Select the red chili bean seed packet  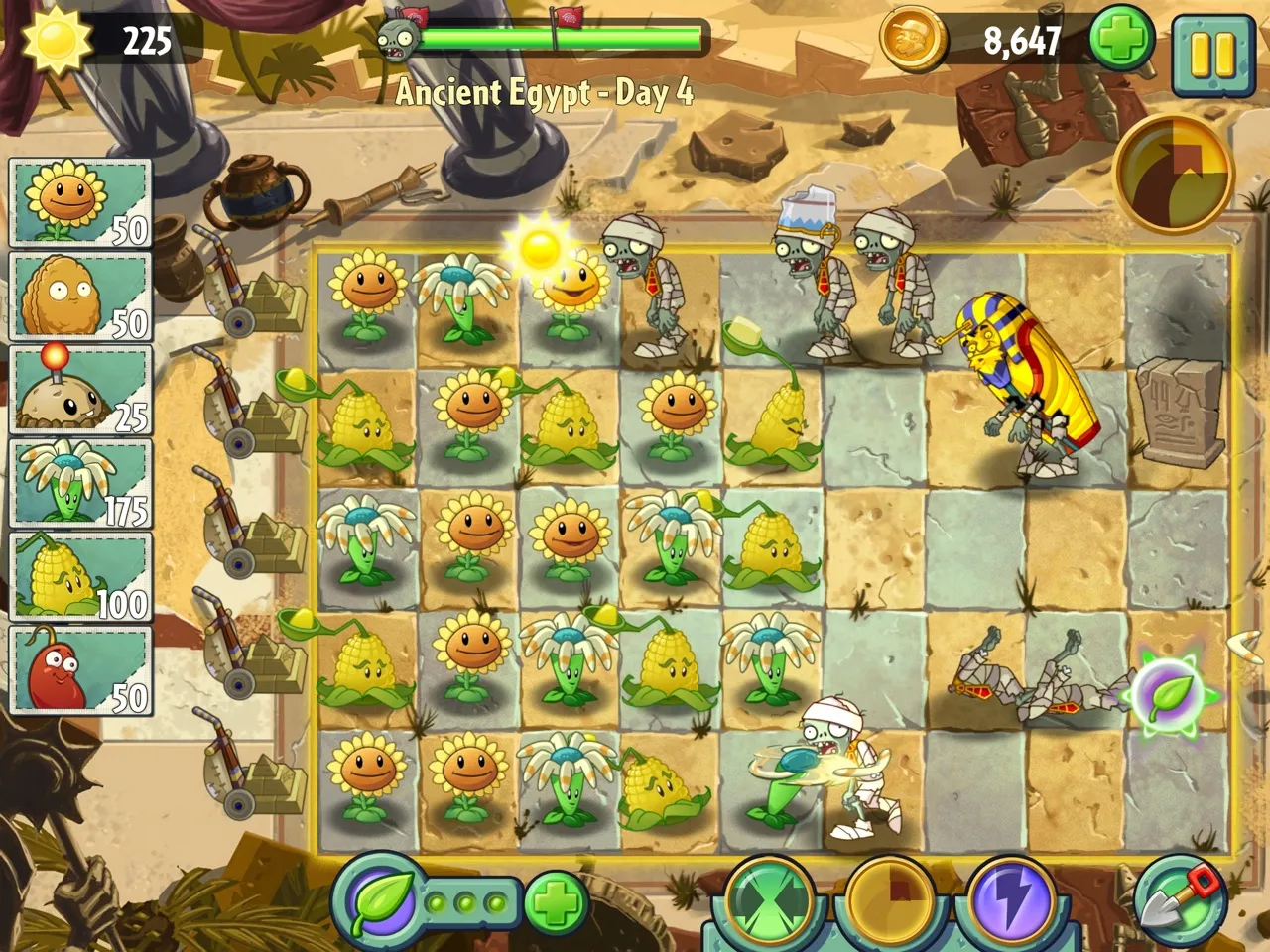[x=79, y=669]
